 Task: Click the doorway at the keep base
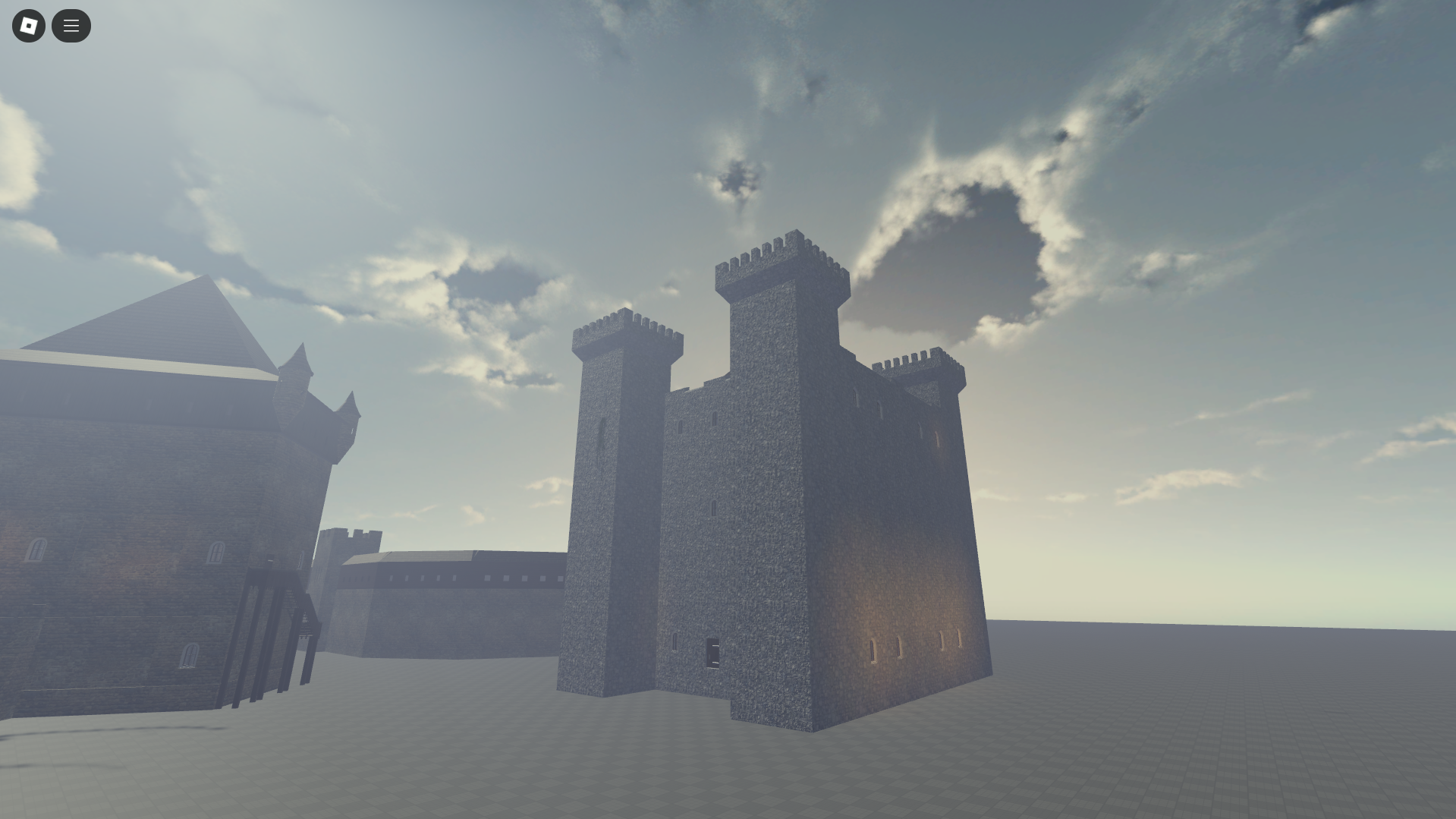(714, 651)
